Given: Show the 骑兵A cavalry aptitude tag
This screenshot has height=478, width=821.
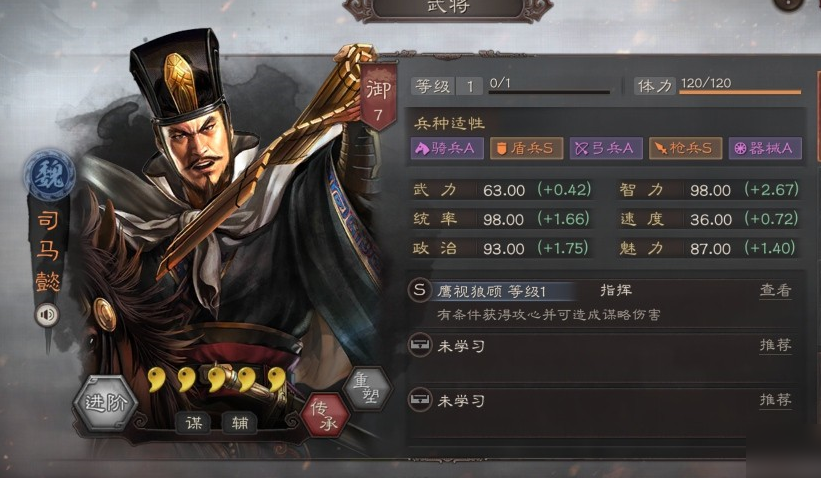Looking at the screenshot, I should [447, 148].
